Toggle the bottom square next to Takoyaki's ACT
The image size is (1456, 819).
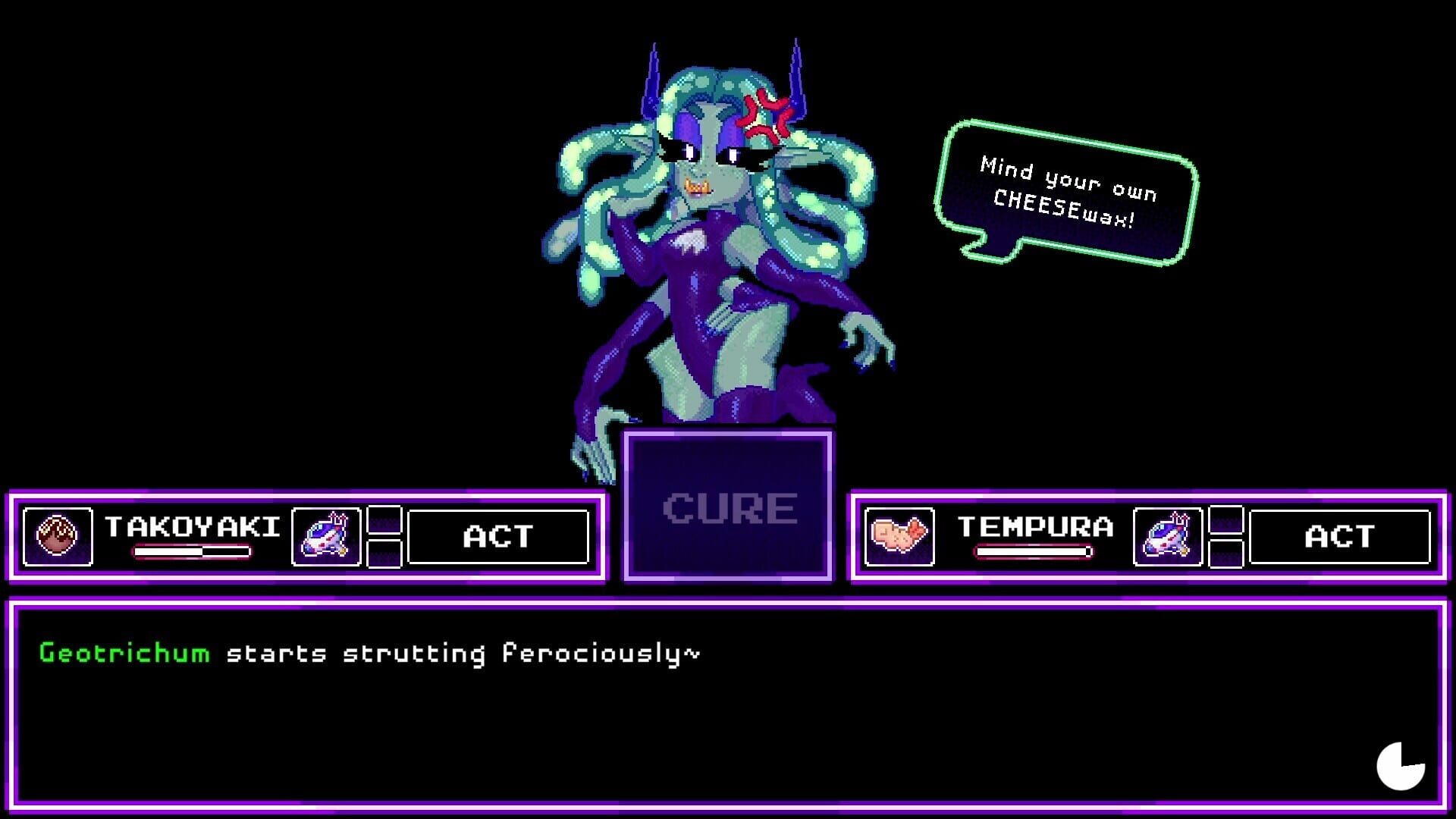[x=384, y=554]
